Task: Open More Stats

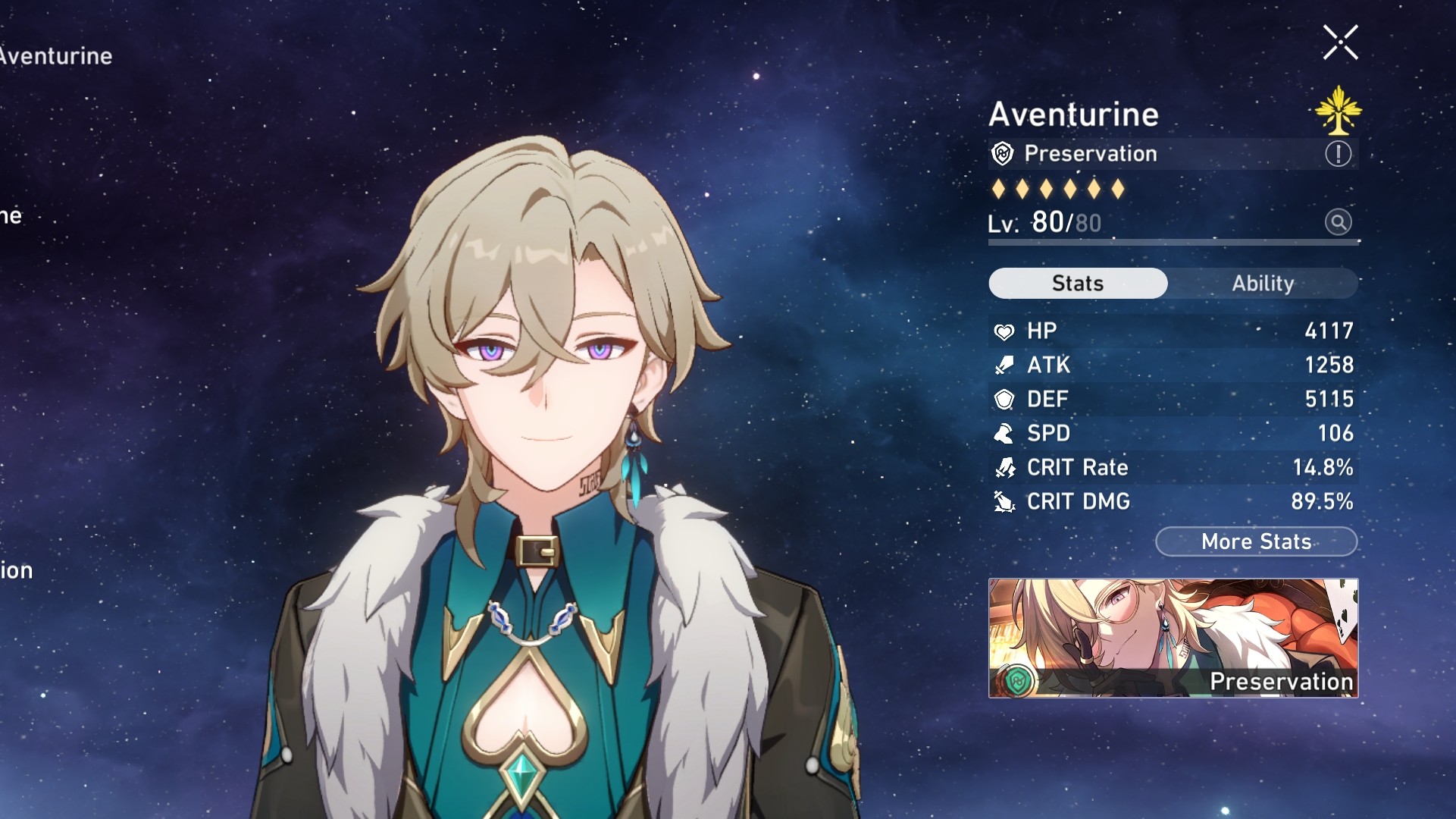Action: point(1256,541)
